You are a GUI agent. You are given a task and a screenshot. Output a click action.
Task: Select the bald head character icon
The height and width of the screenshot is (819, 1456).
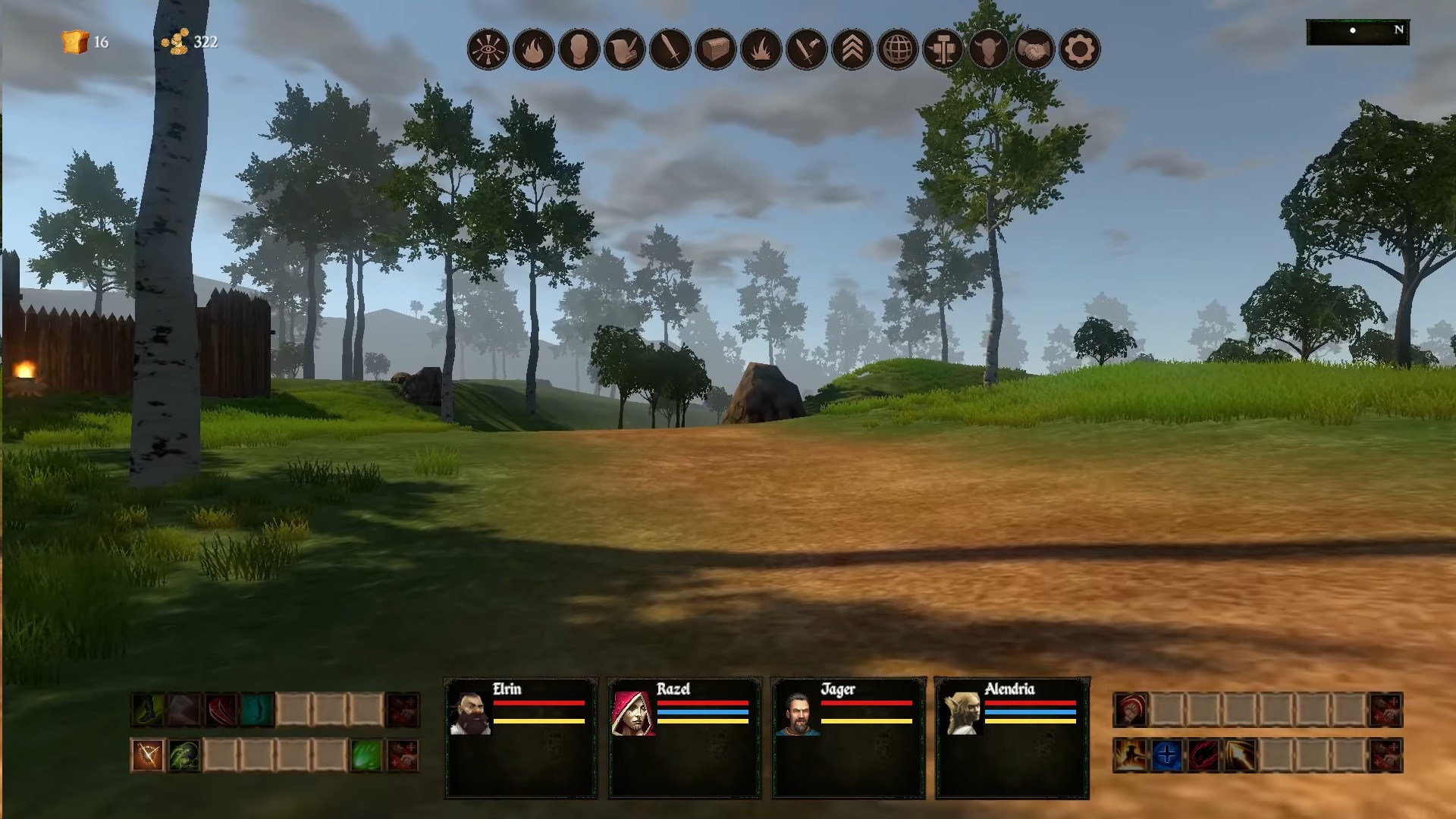(579, 51)
